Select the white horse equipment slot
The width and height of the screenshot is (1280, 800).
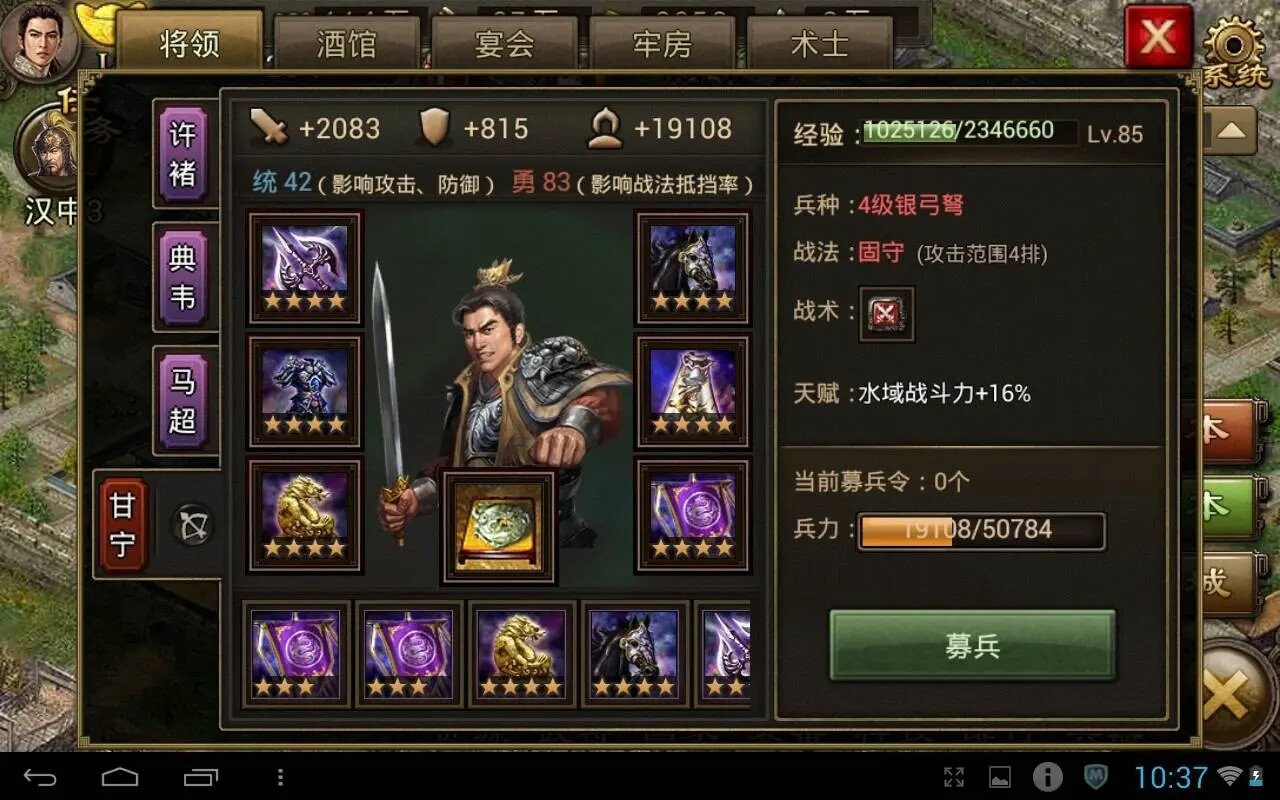pyautogui.click(x=692, y=390)
